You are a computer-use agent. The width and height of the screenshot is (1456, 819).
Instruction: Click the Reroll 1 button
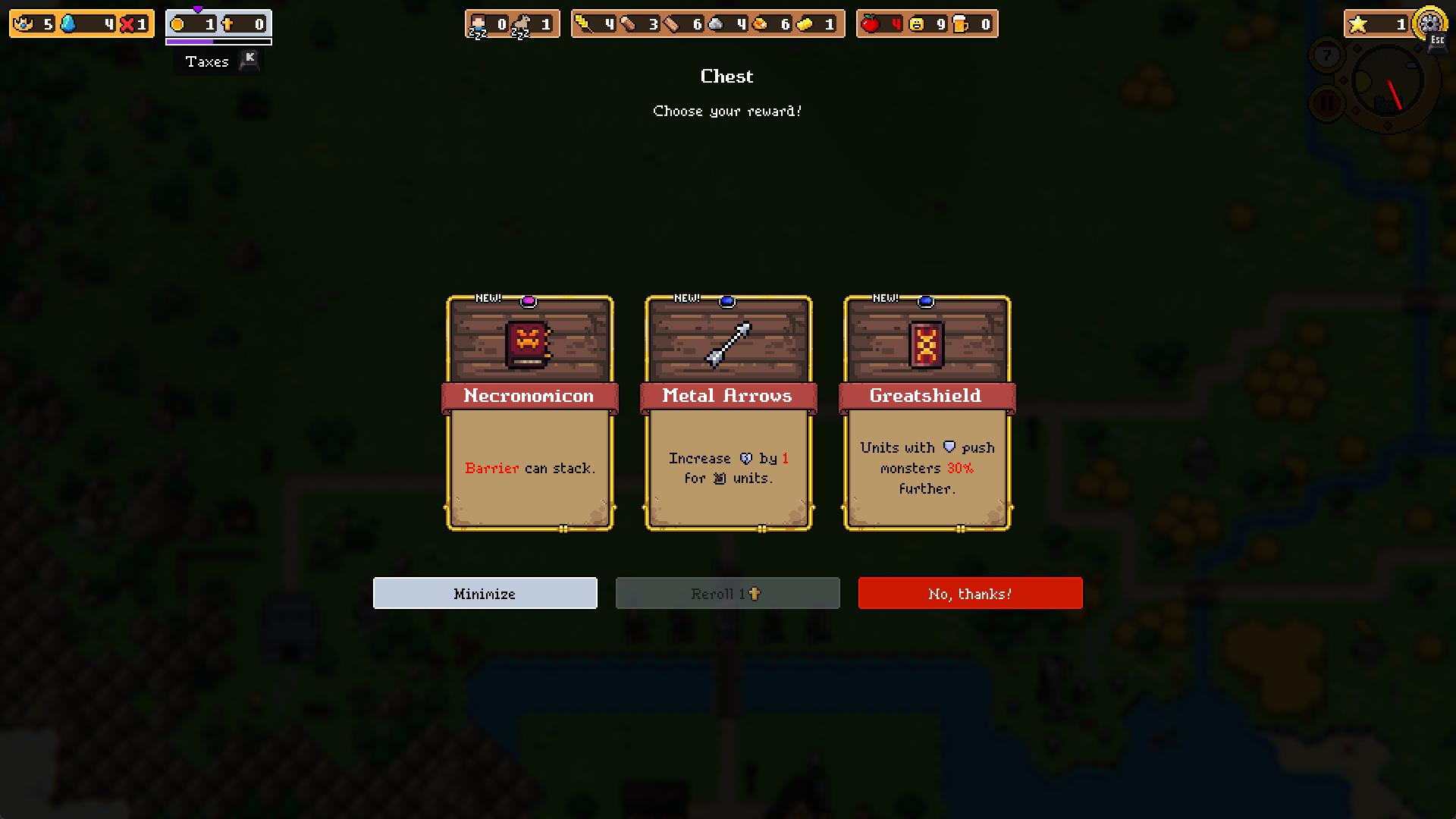[x=727, y=593]
